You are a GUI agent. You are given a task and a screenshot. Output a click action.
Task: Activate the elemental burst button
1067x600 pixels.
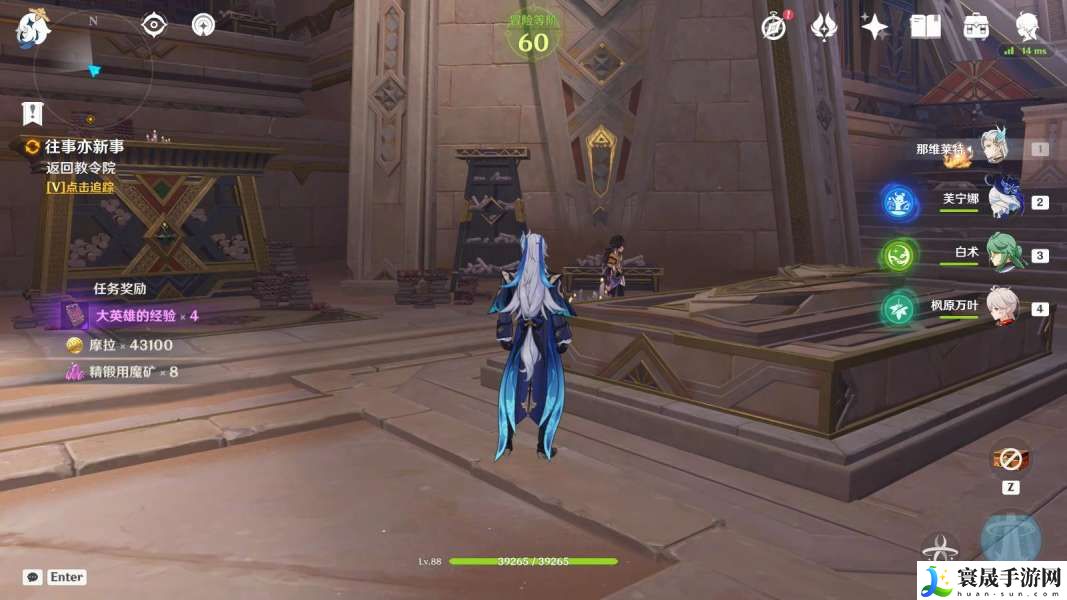click(x=1010, y=538)
